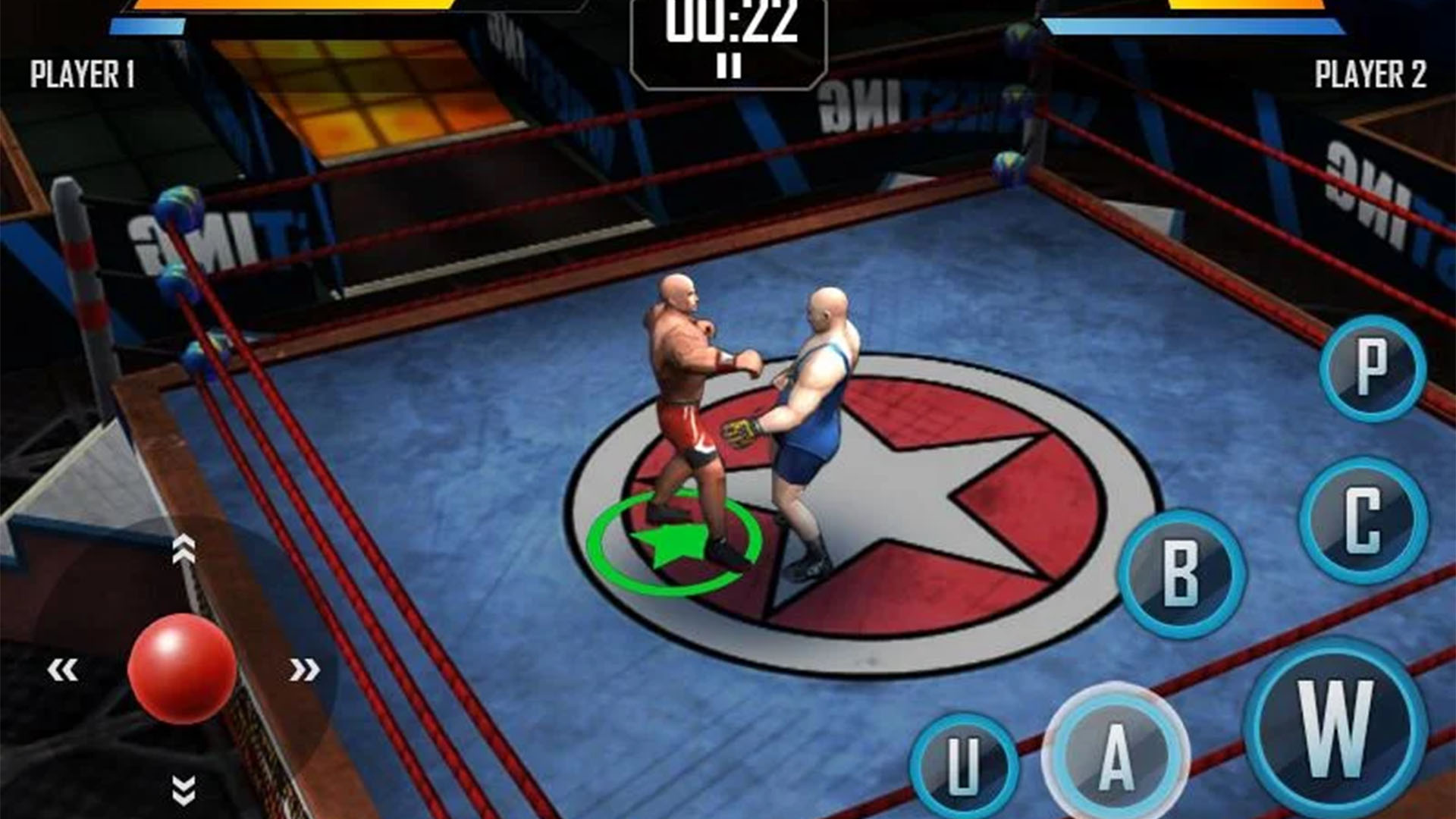Select the PLAYER 2 label
Image resolution: width=1456 pixels, height=819 pixels.
click(1370, 72)
